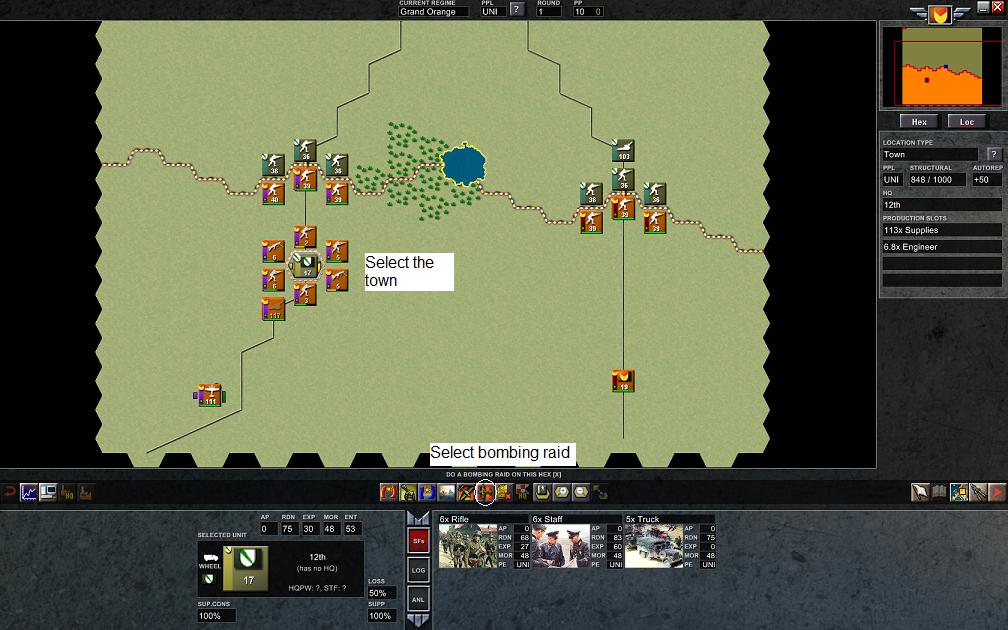Open the statistics graph icon
The height and width of the screenshot is (630, 1008).
(28, 492)
